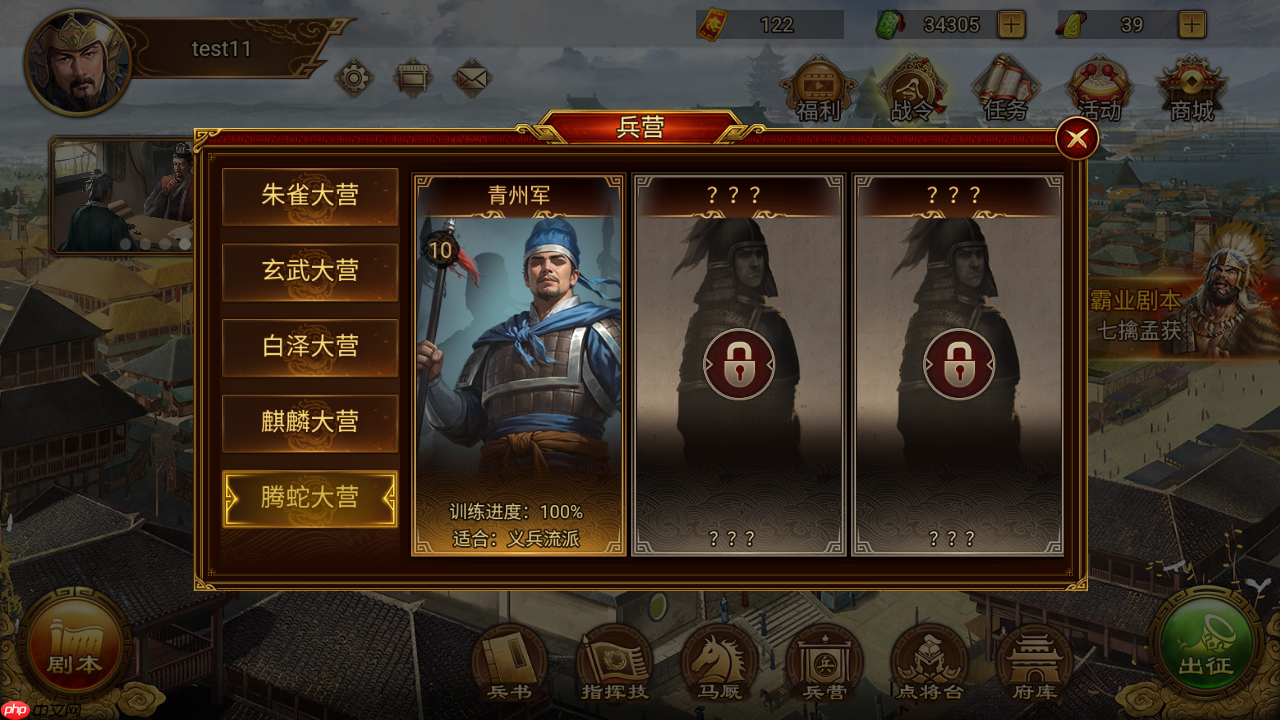Open the 福利 welfare menu
This screenshot has width=1280, height=720.
pos(818,88)
